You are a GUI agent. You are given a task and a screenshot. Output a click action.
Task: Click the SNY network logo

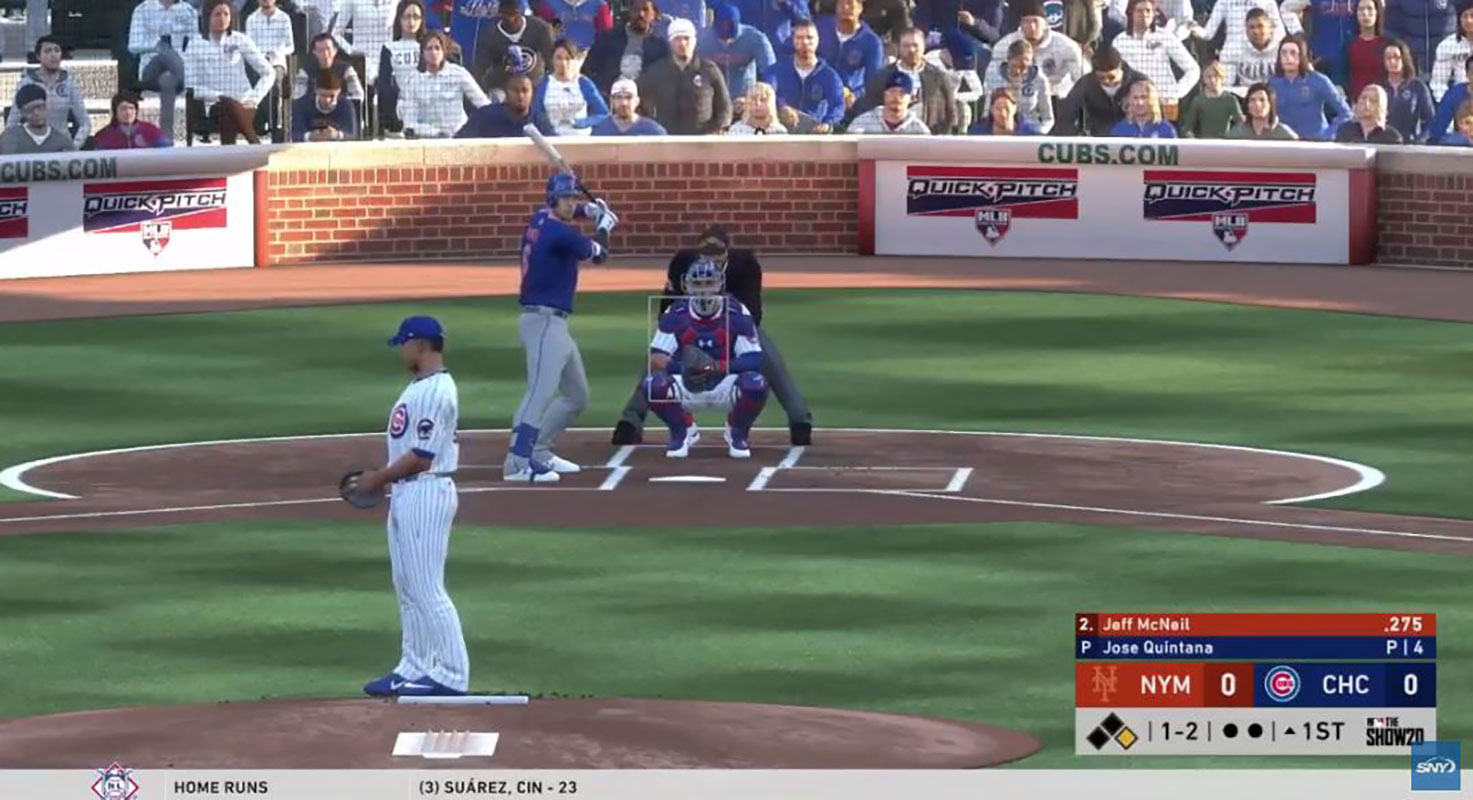tap(1435, 766)
